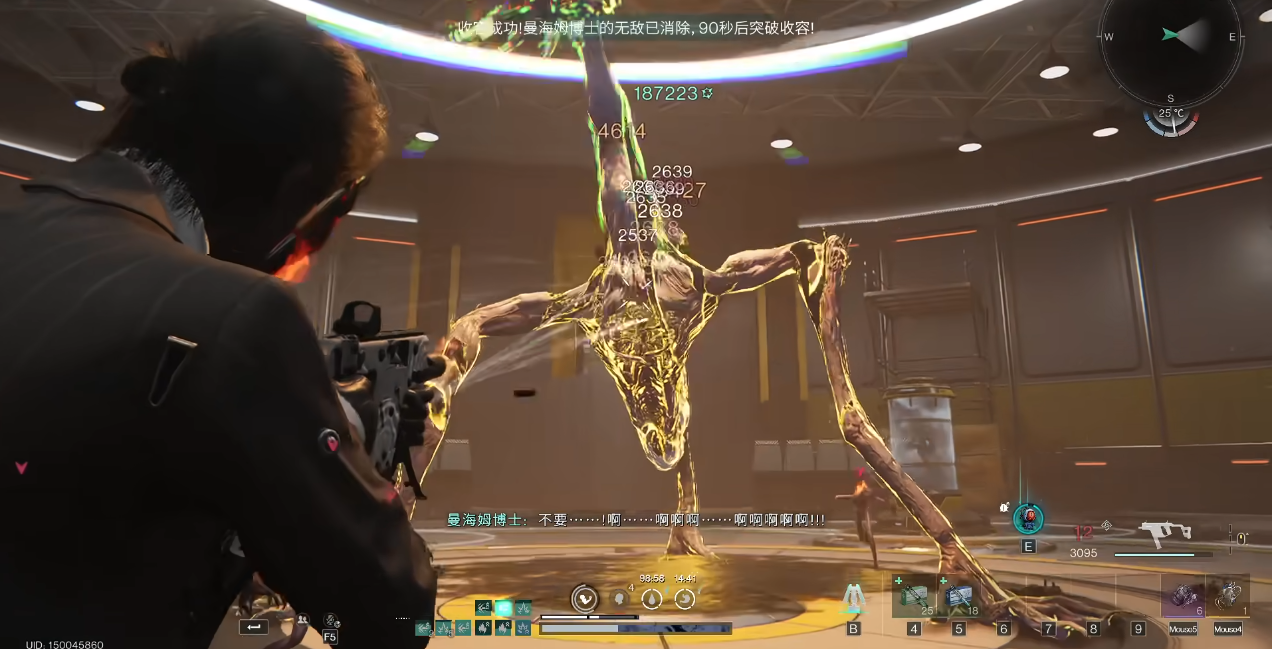This screenshot has width=1272, height=649.
Task: Open the chat enter box
Action: (x=253, y=627)
